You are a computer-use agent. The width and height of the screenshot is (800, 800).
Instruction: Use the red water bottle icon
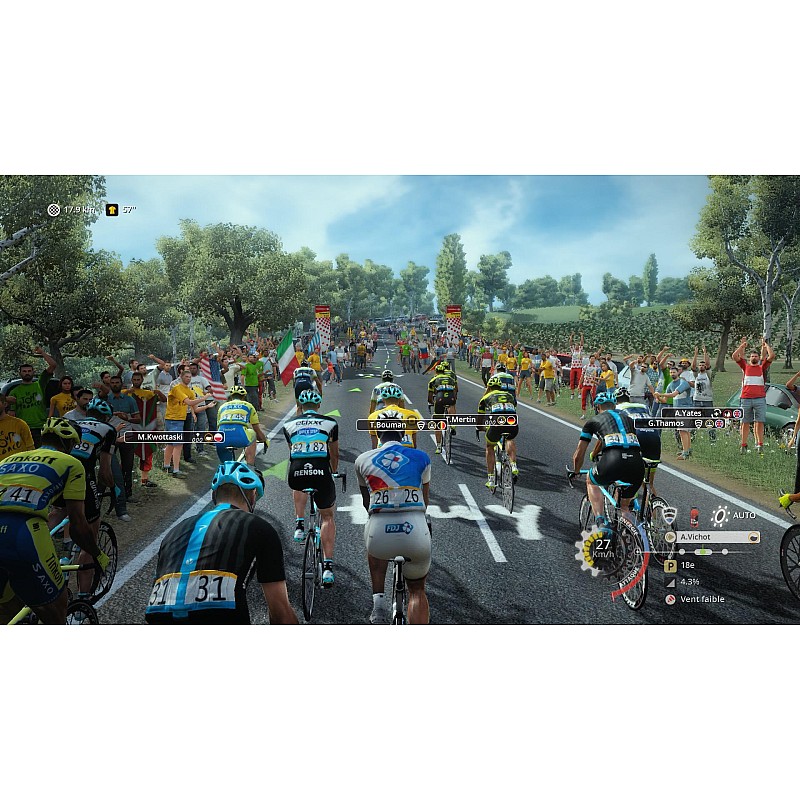click(x=694, y=517)
